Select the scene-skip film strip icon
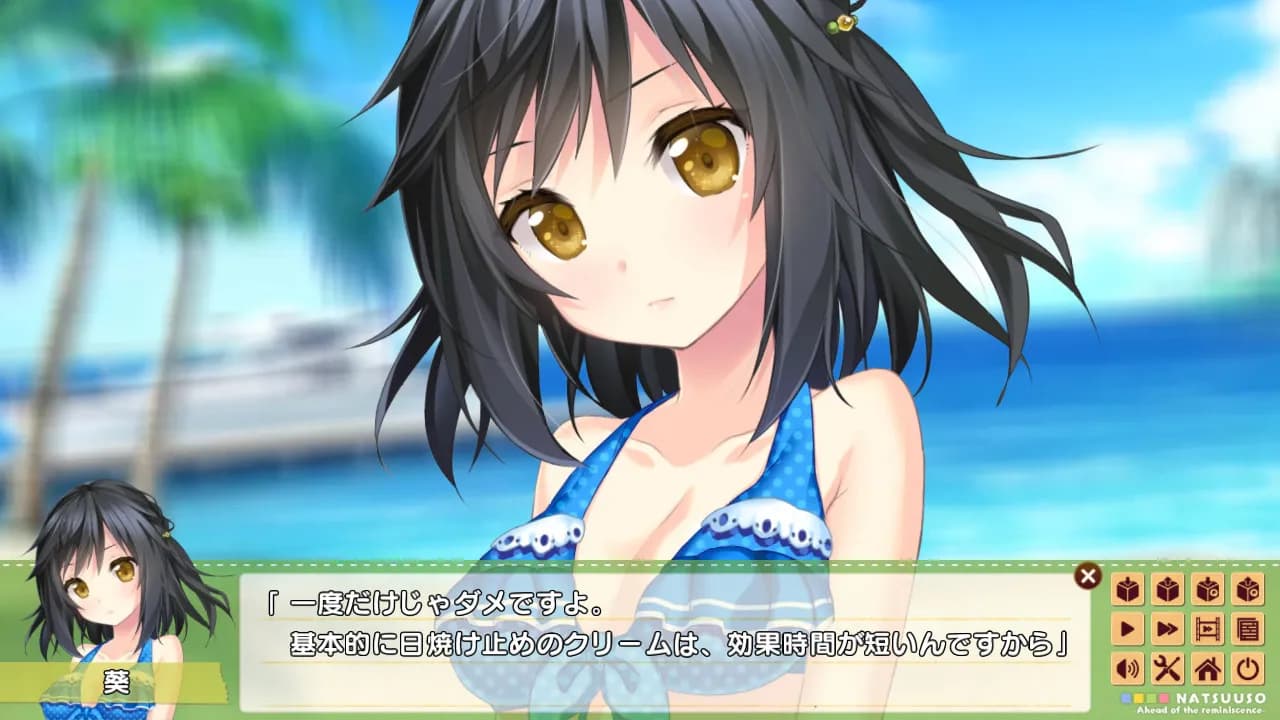Viewport: 1280px width, 720px height. (1206, 628)
